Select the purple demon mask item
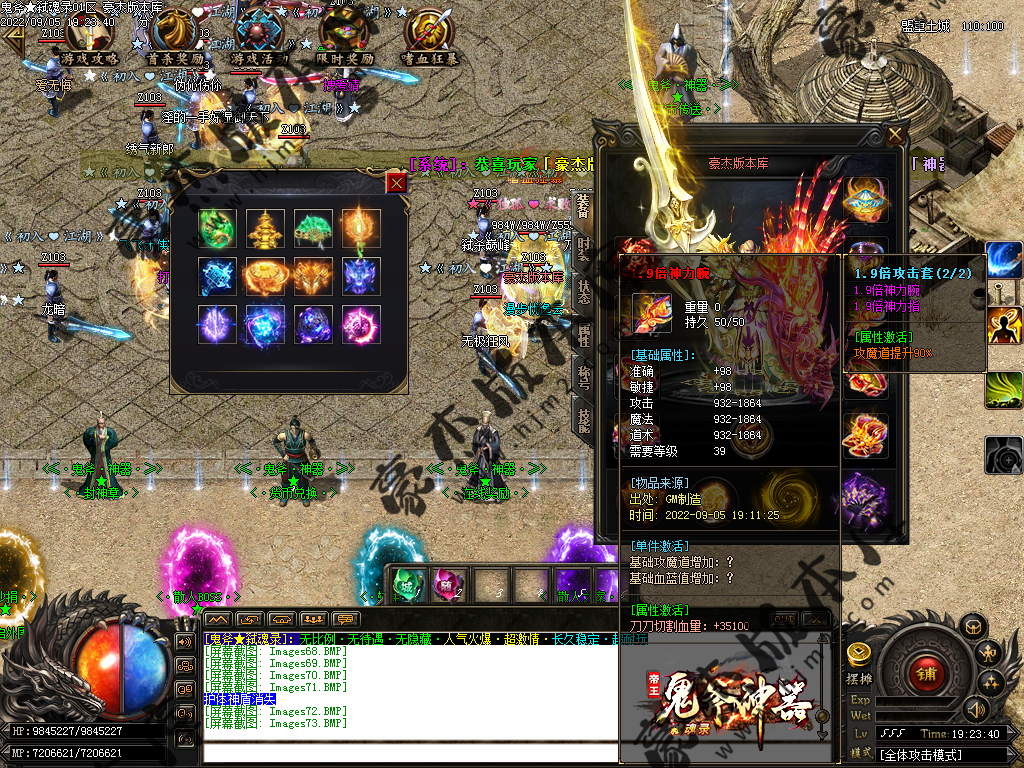This screenshot has width=1024, height=768. point(361,276)
